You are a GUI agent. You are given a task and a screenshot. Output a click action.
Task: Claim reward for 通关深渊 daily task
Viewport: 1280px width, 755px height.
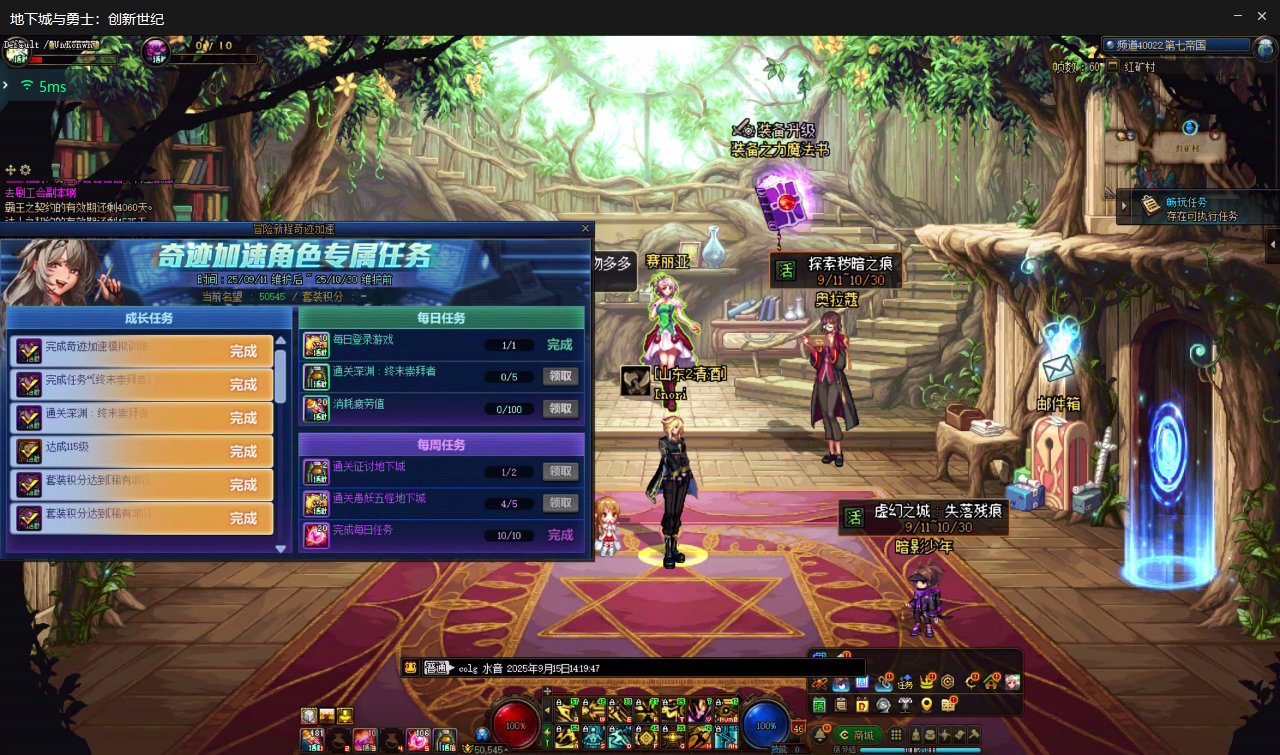[561, 376]
